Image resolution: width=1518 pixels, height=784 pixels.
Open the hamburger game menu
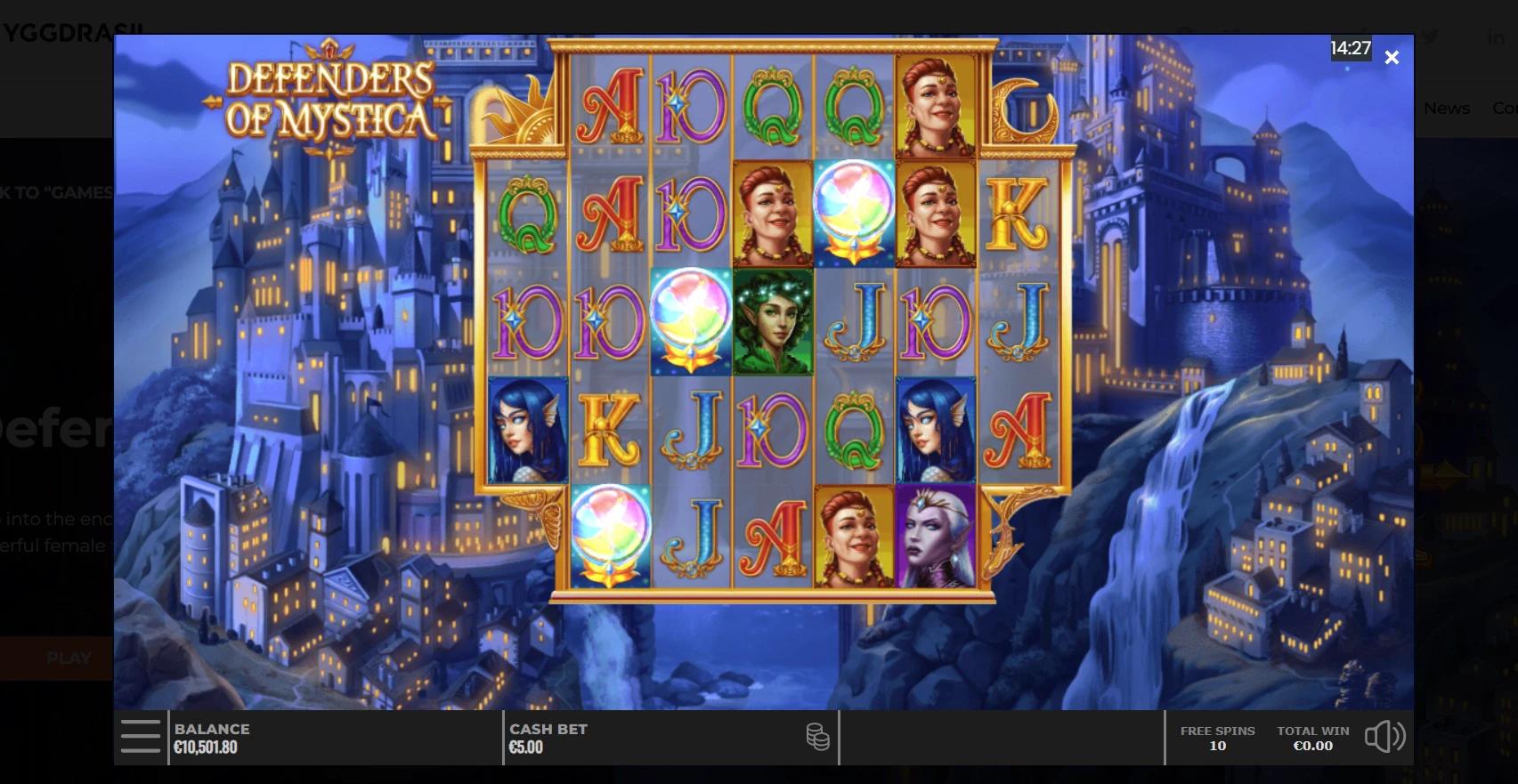point(141,737)
